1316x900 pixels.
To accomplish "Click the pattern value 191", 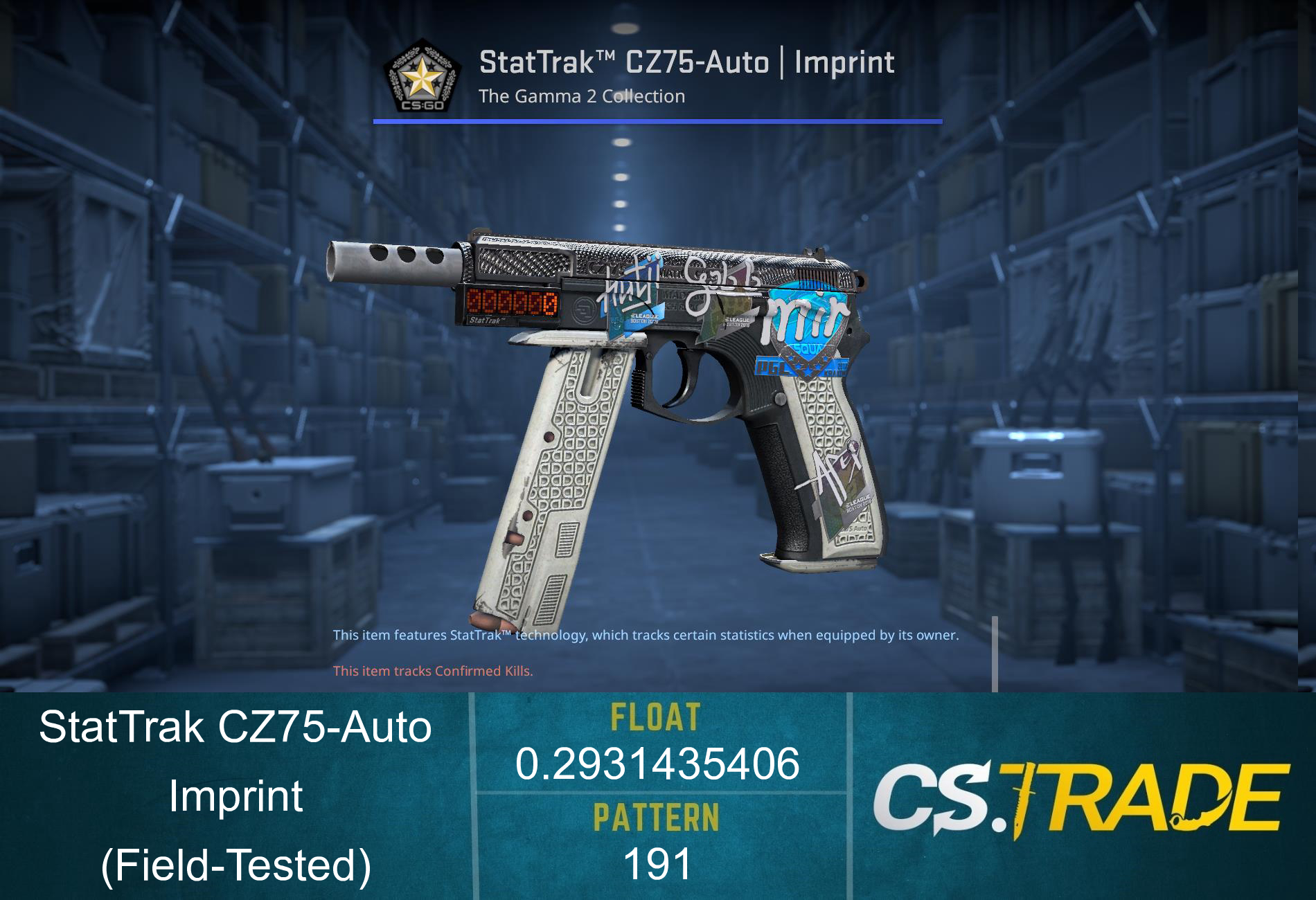I will (657, 861).
